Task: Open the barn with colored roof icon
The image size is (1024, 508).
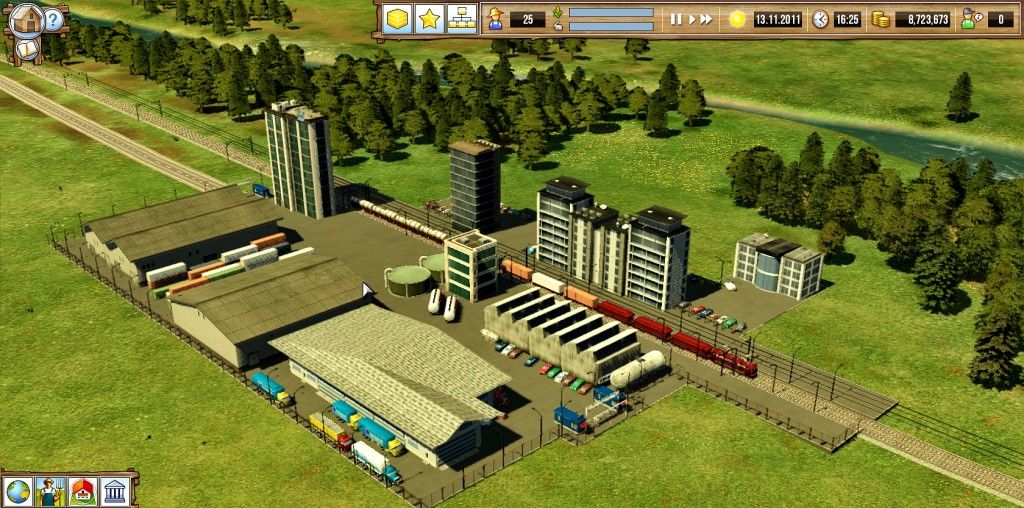Action: [x=83, y=491]
